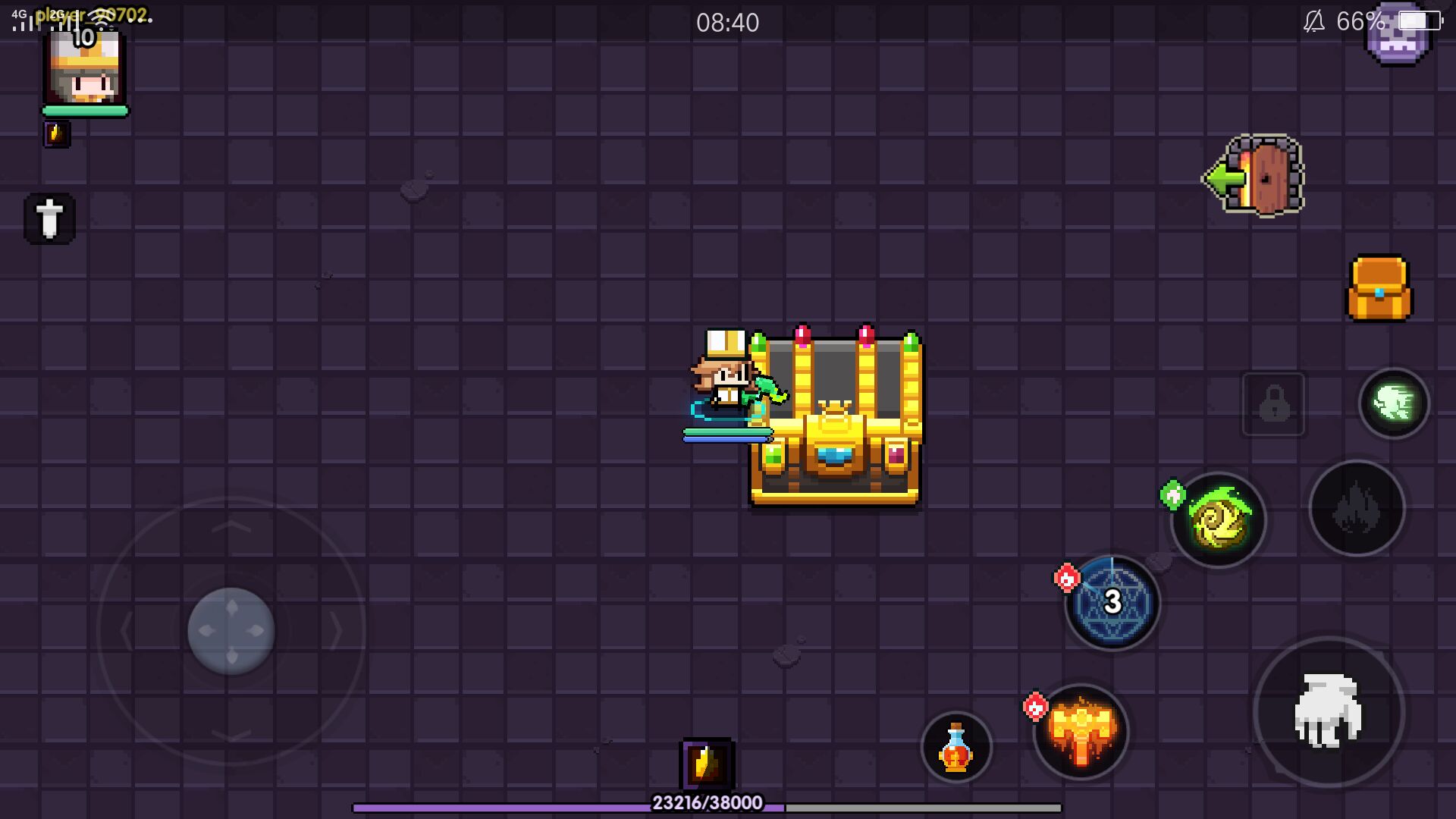Trigger the dark flame skill
The width and height of the screenshot is (1456, 819).
point(1357,508)
